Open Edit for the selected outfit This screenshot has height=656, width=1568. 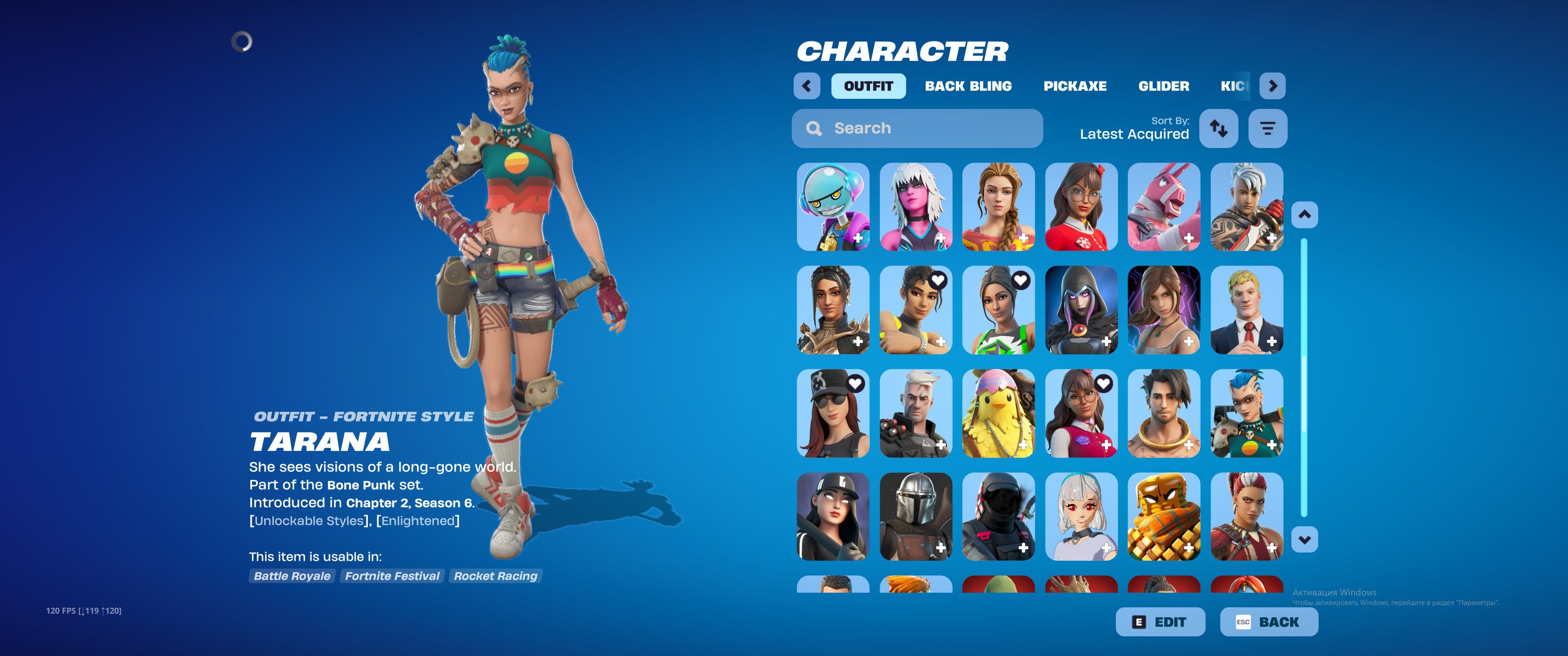coord(1160,622)
